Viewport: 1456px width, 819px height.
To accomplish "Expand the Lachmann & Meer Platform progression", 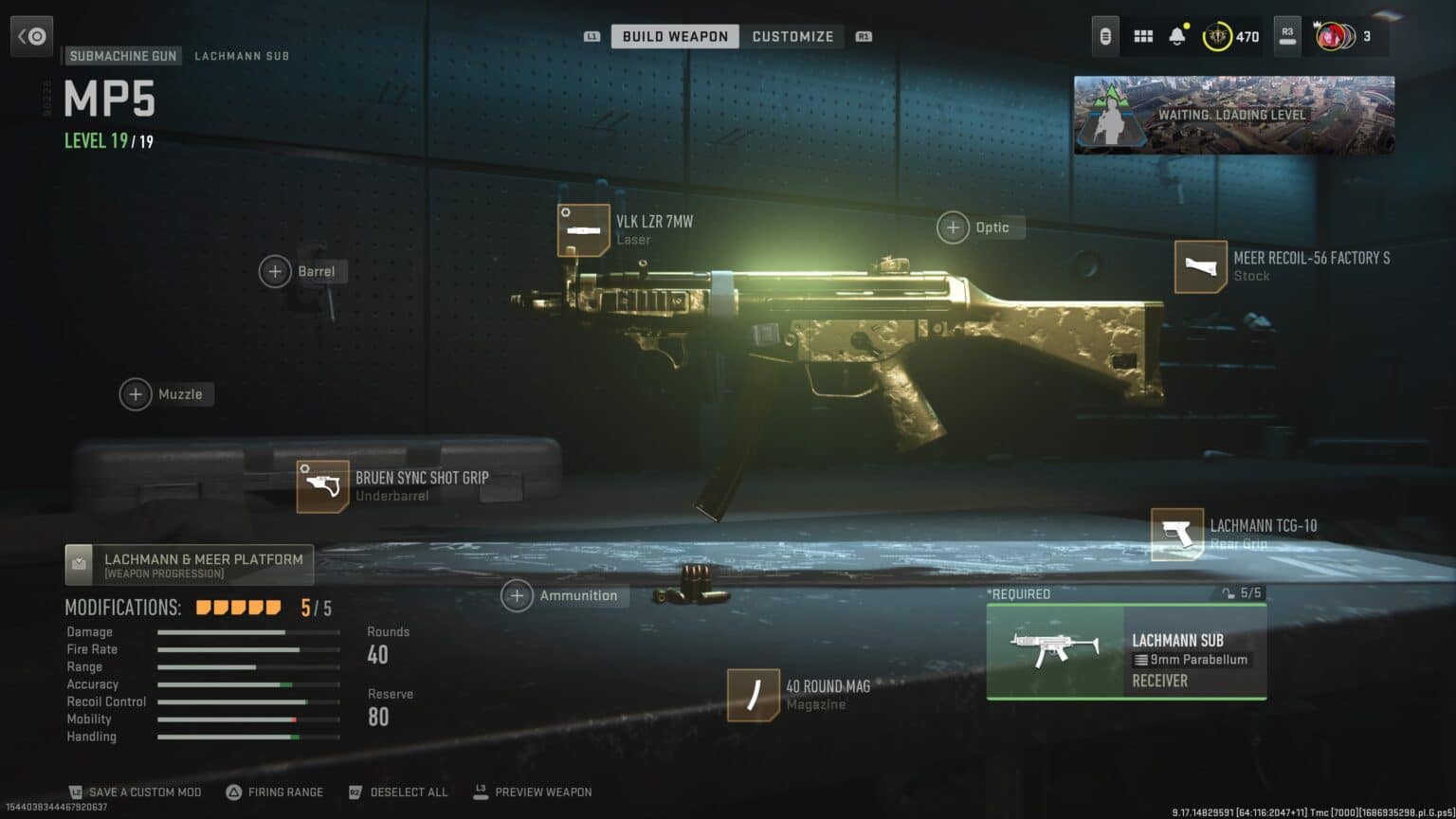I will [189, 564].
